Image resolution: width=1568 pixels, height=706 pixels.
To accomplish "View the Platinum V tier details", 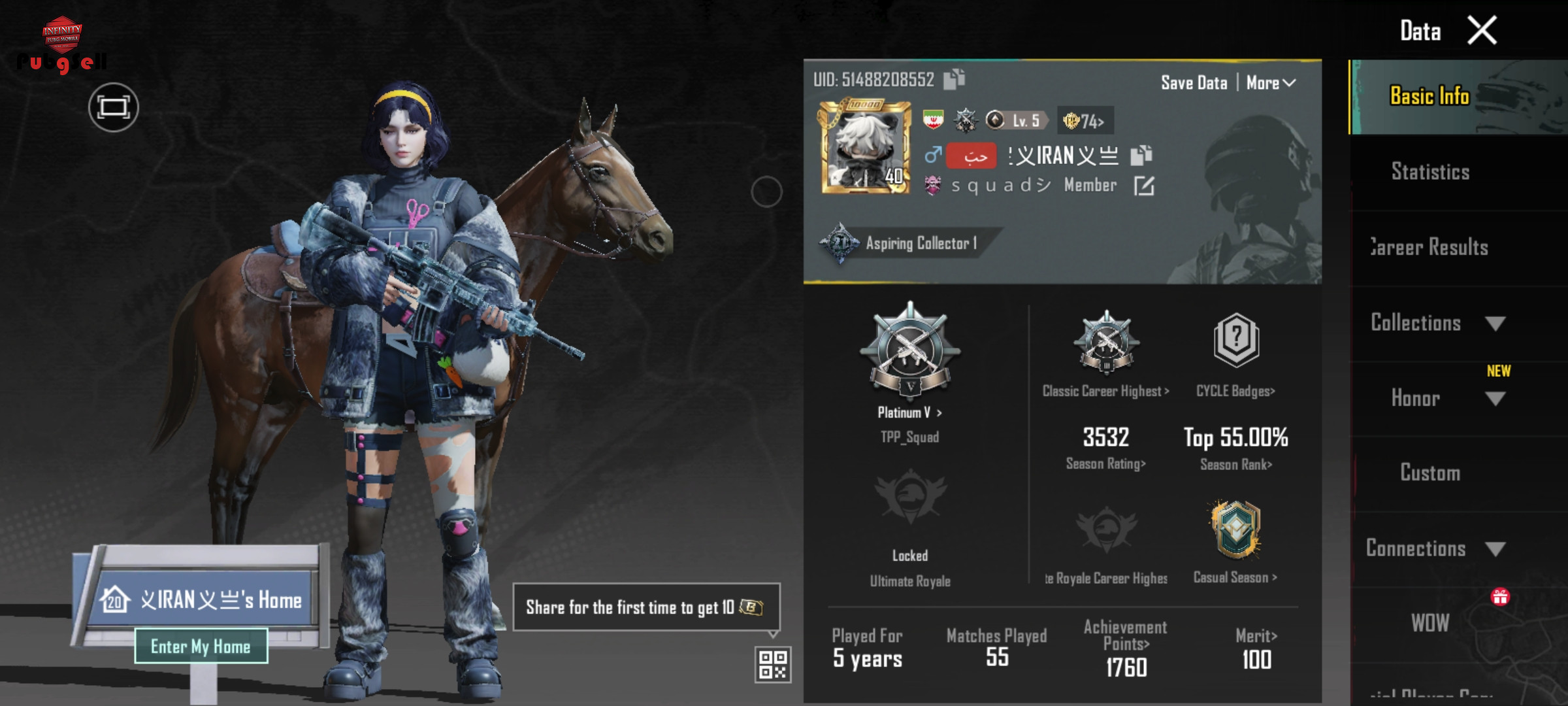I will click(x=909, y=412).
